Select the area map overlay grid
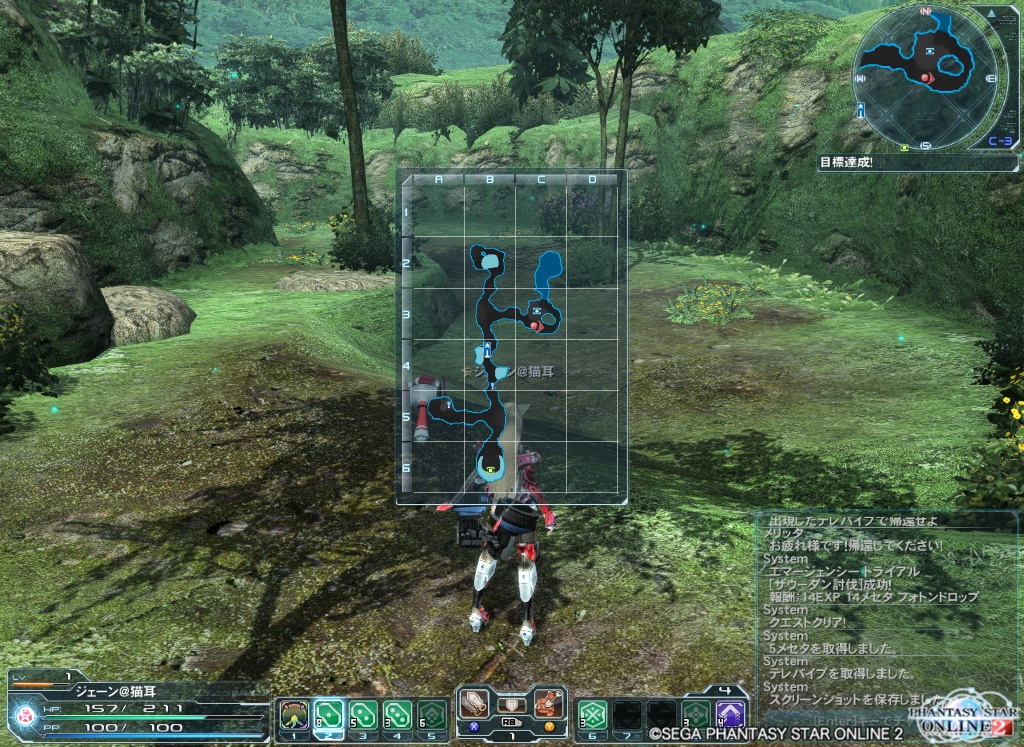 512,337
